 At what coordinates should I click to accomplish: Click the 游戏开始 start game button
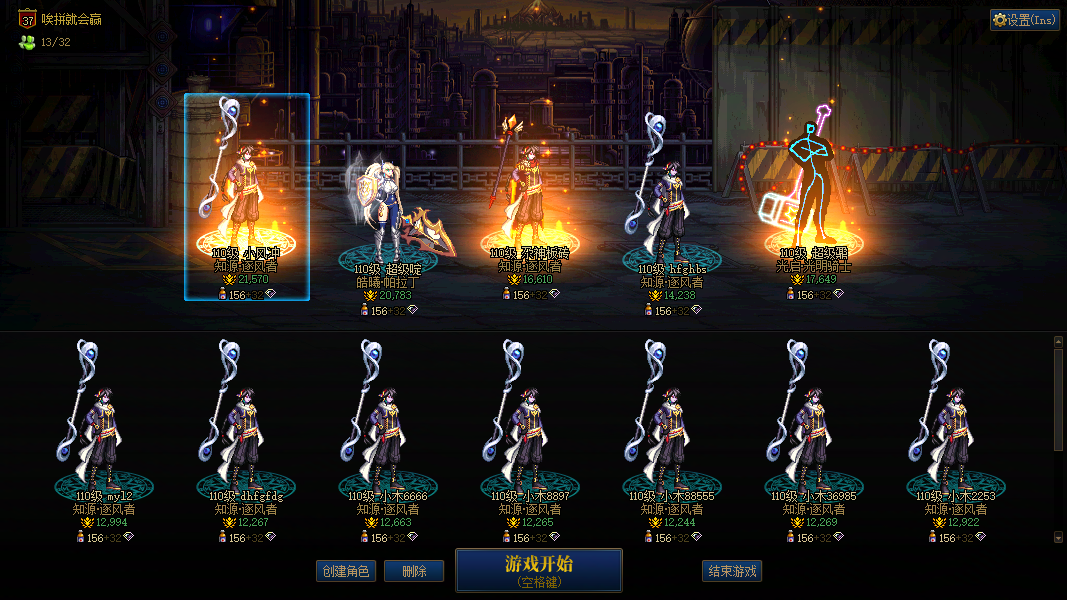coord(539,570)
